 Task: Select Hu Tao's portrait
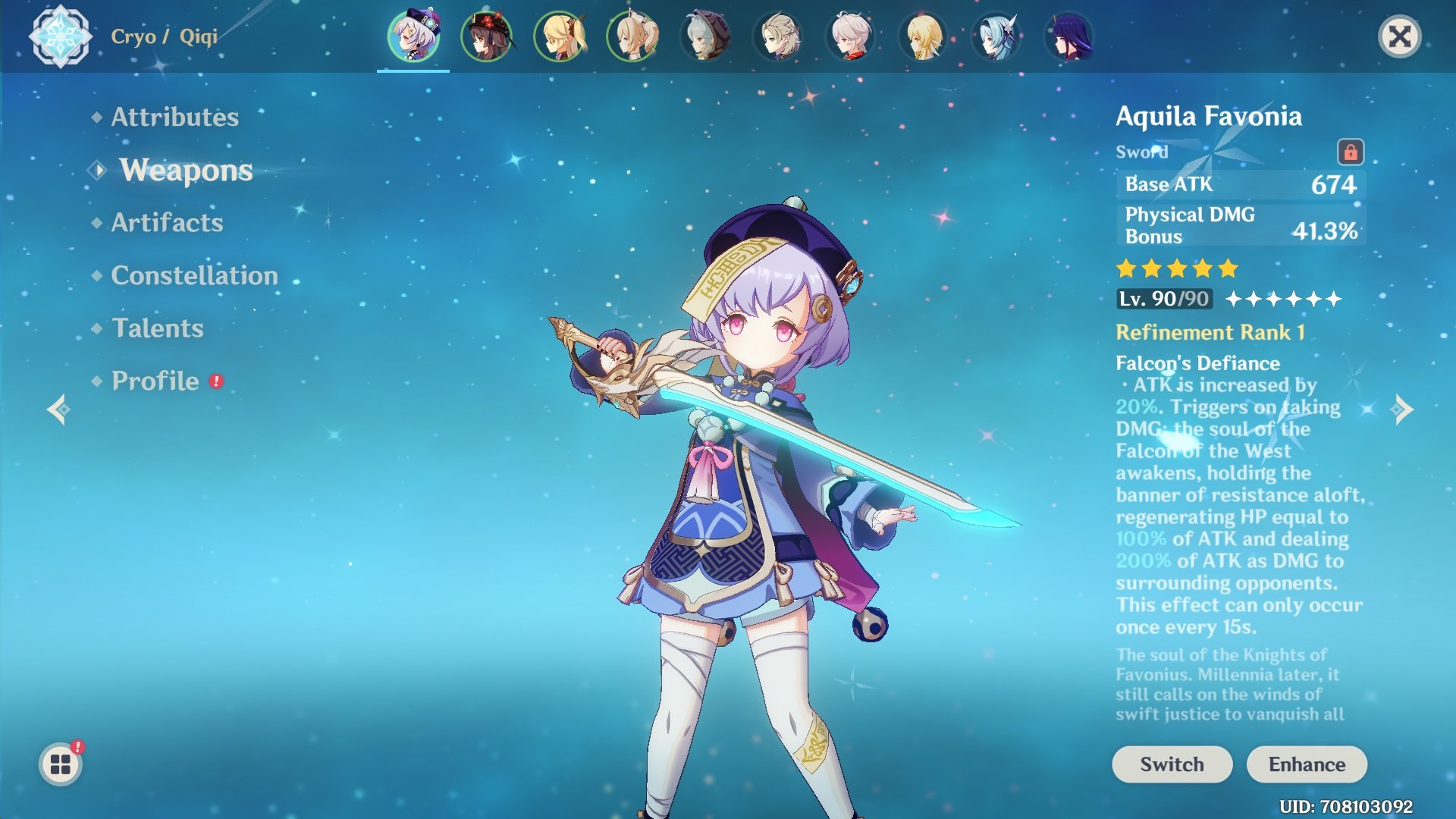coord(486,36)
